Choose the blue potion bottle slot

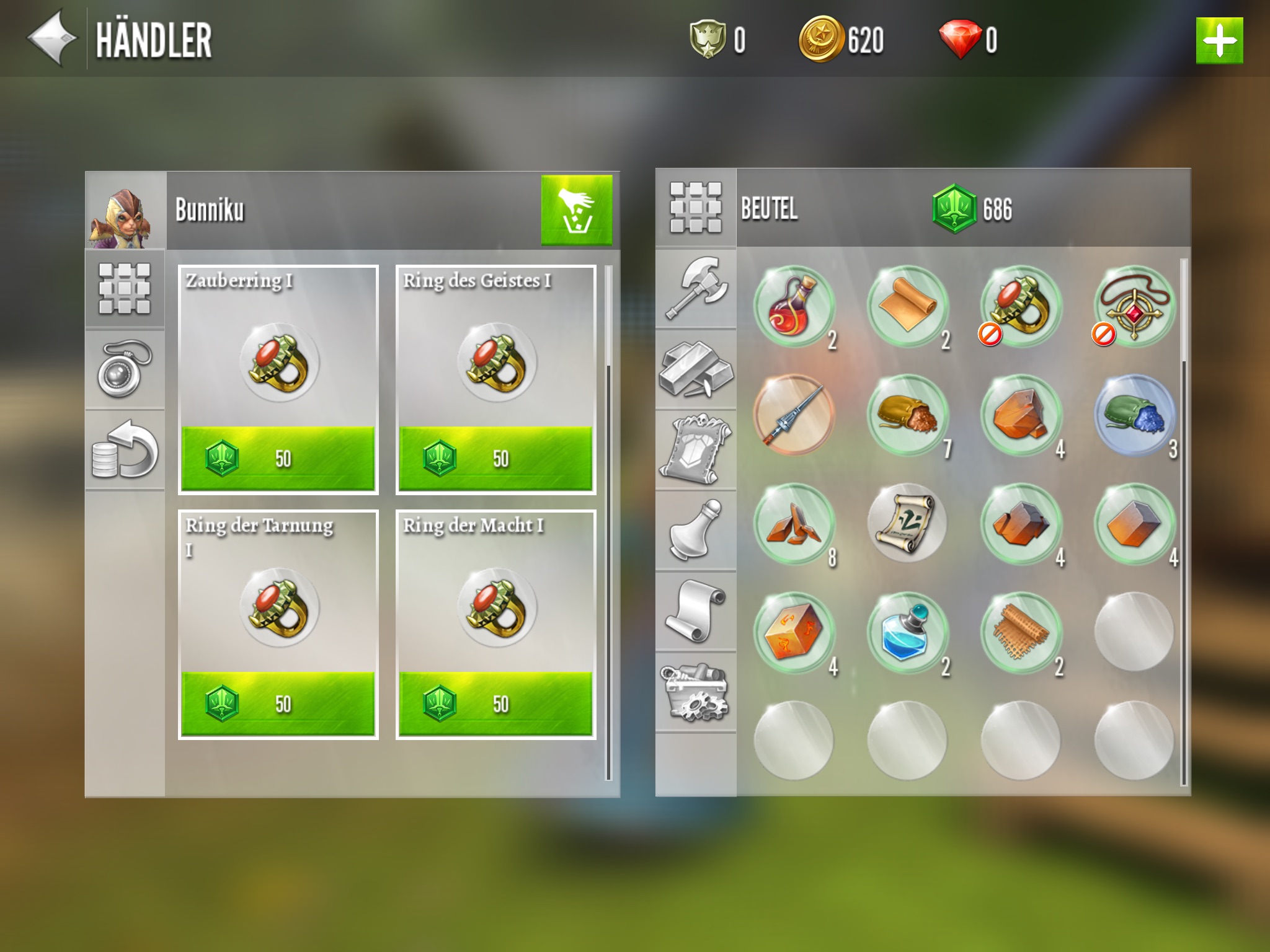click(907, 633)
